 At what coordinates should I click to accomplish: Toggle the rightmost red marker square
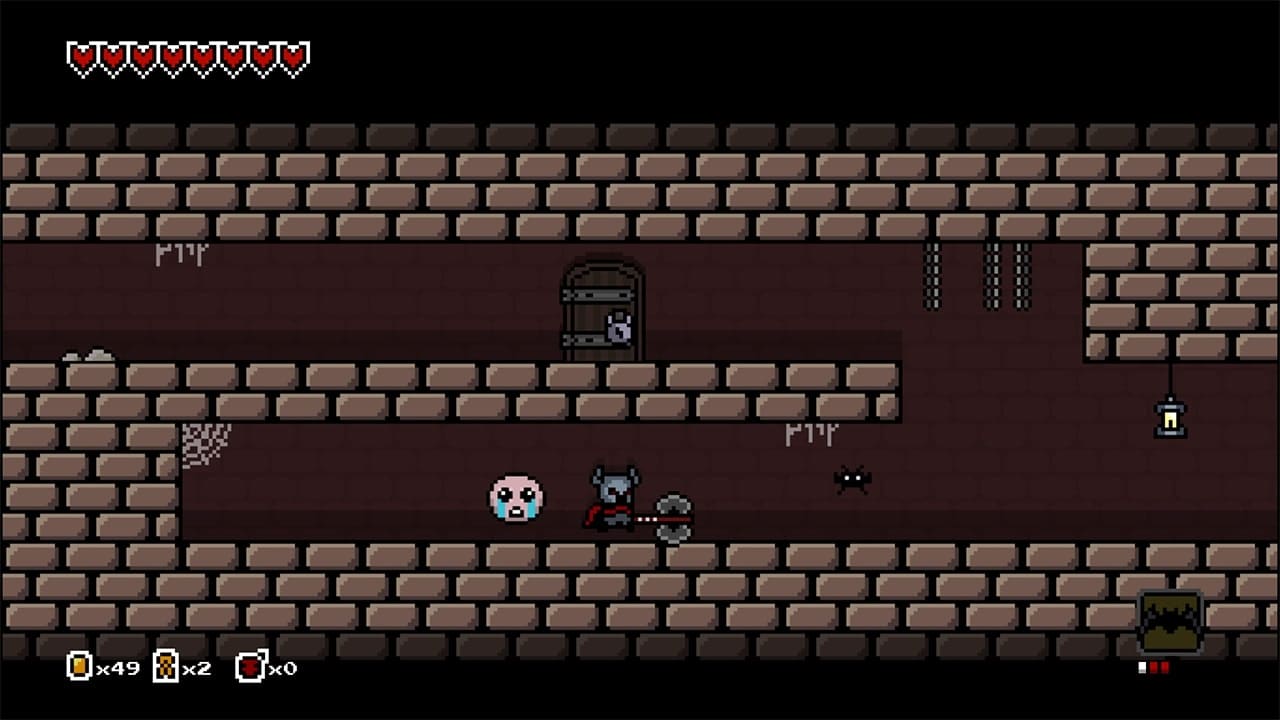[x=1165, y=667]
